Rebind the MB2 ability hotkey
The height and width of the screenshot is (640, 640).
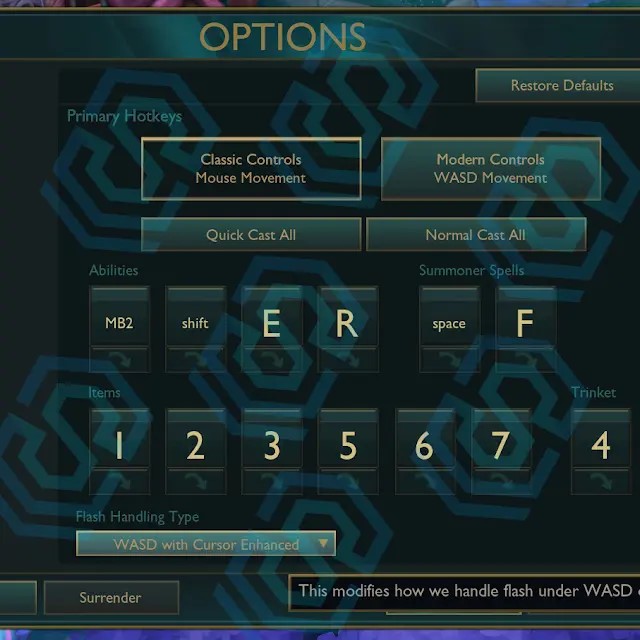point(119,323)
